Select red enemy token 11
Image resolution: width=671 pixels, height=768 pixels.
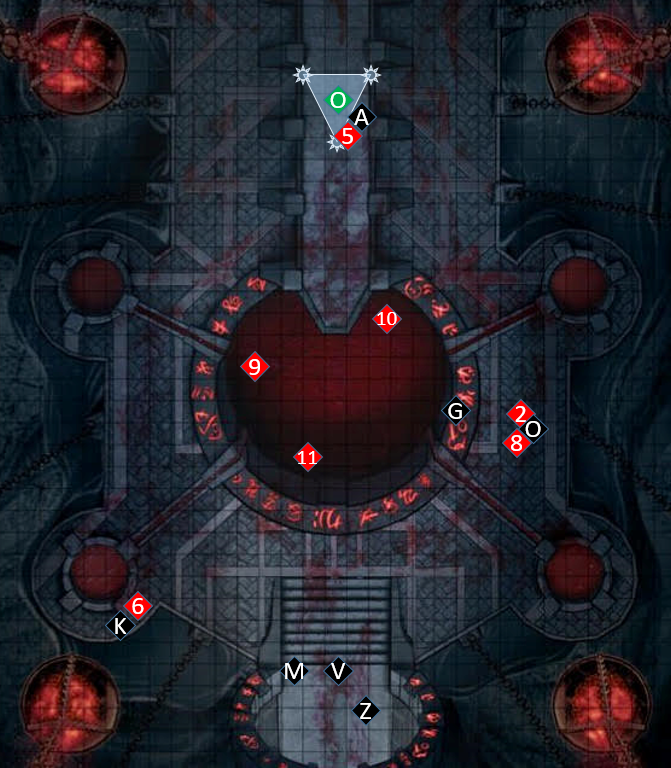point(308,458)
